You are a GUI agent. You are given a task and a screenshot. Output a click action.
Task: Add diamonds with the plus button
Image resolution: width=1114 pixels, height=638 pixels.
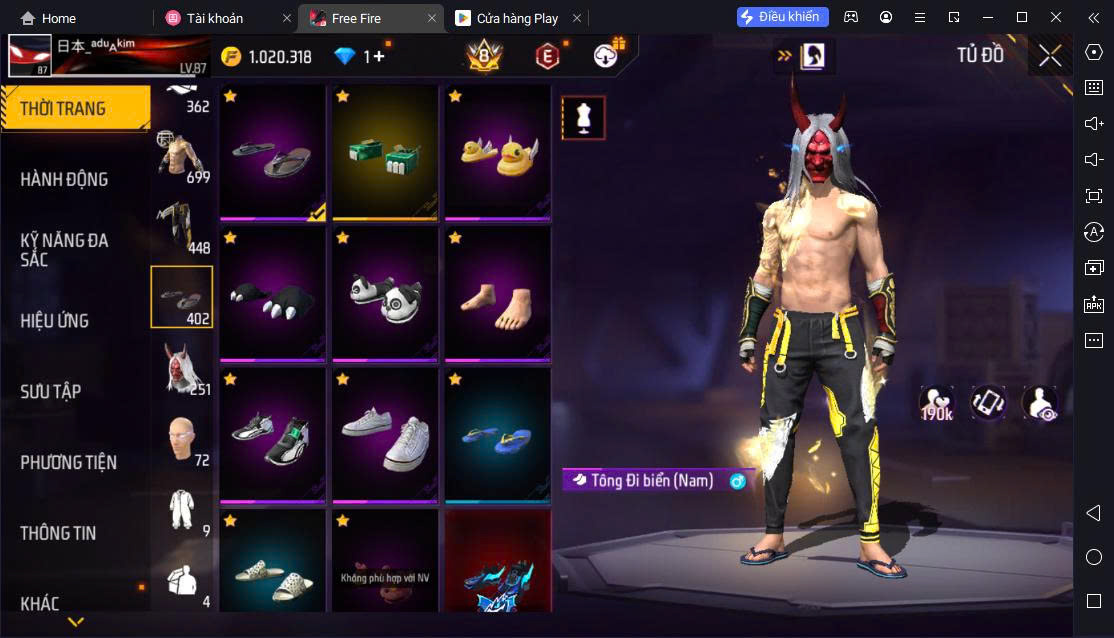tap(379, 57)
